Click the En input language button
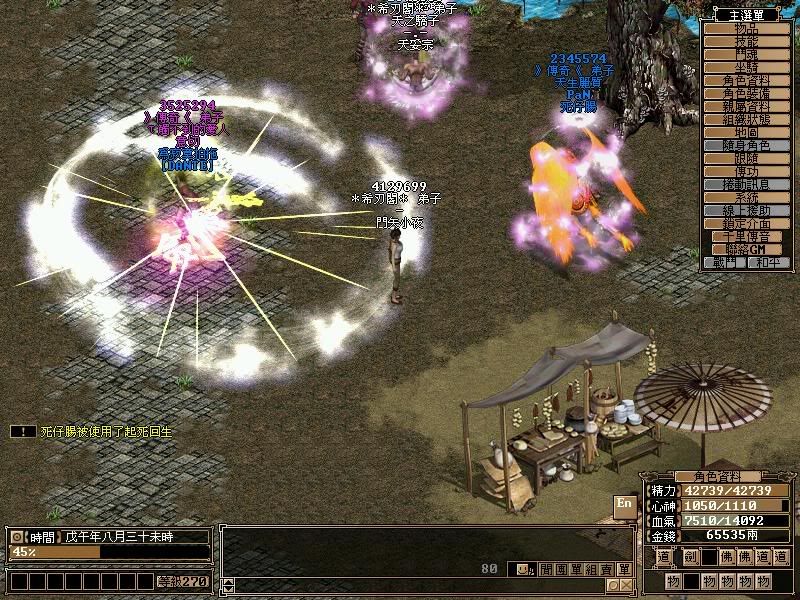Image resolution: width=800 pixels, height=600 pixels. click(624, 503)
